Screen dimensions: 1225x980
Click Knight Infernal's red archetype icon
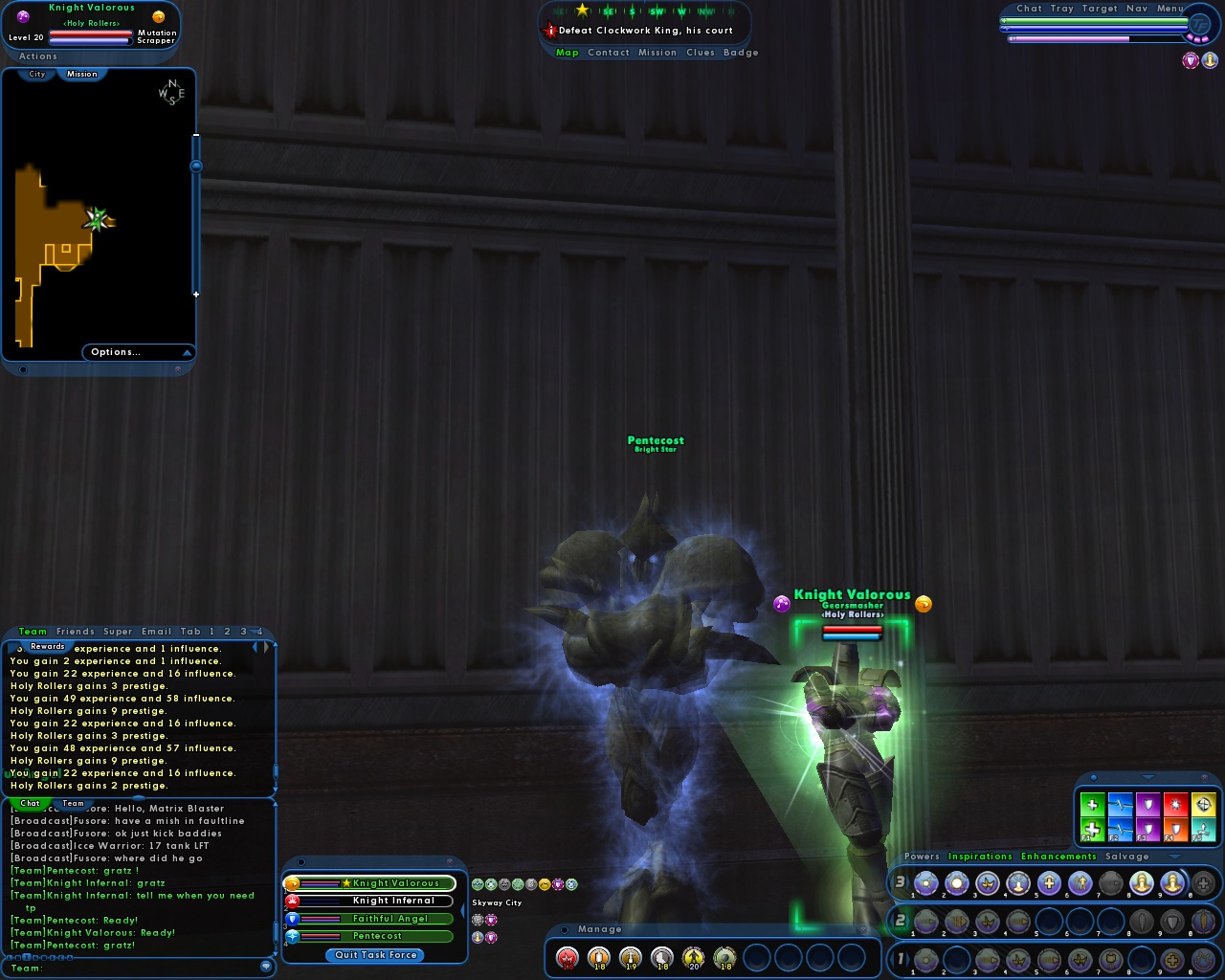pyautogui.click(x=291, y=900)
